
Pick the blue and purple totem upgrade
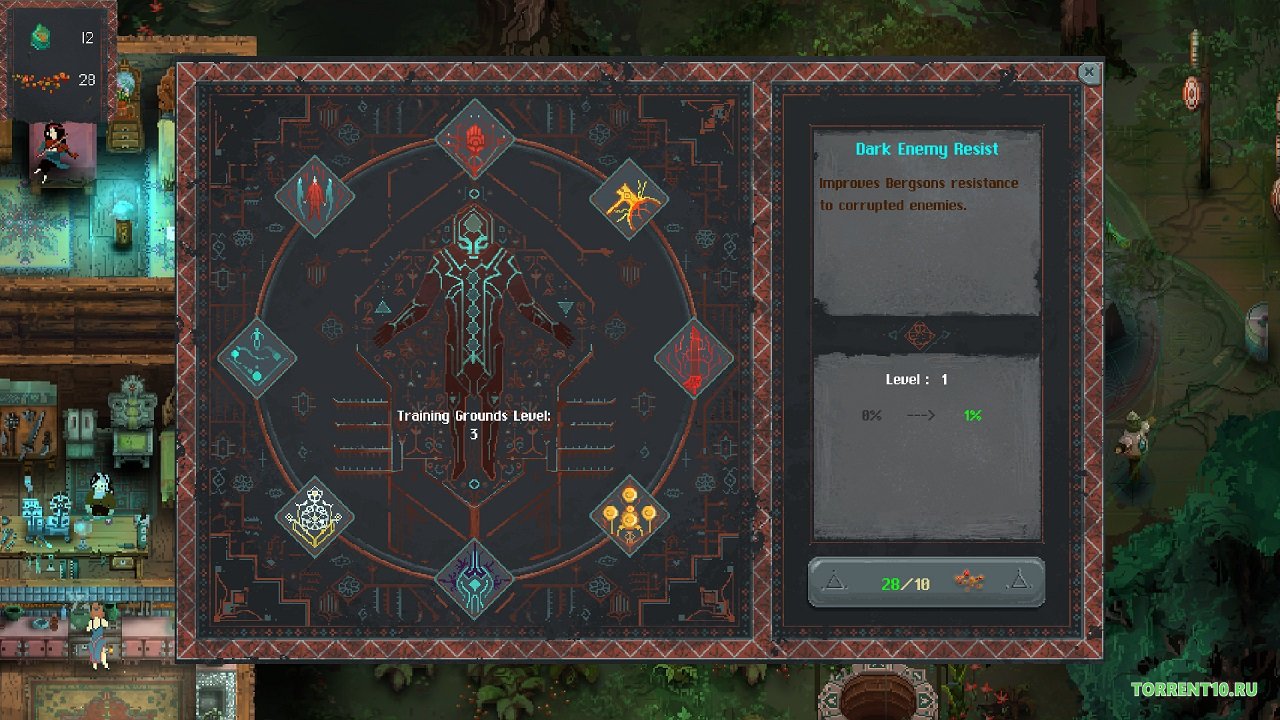tap(475, 578)
